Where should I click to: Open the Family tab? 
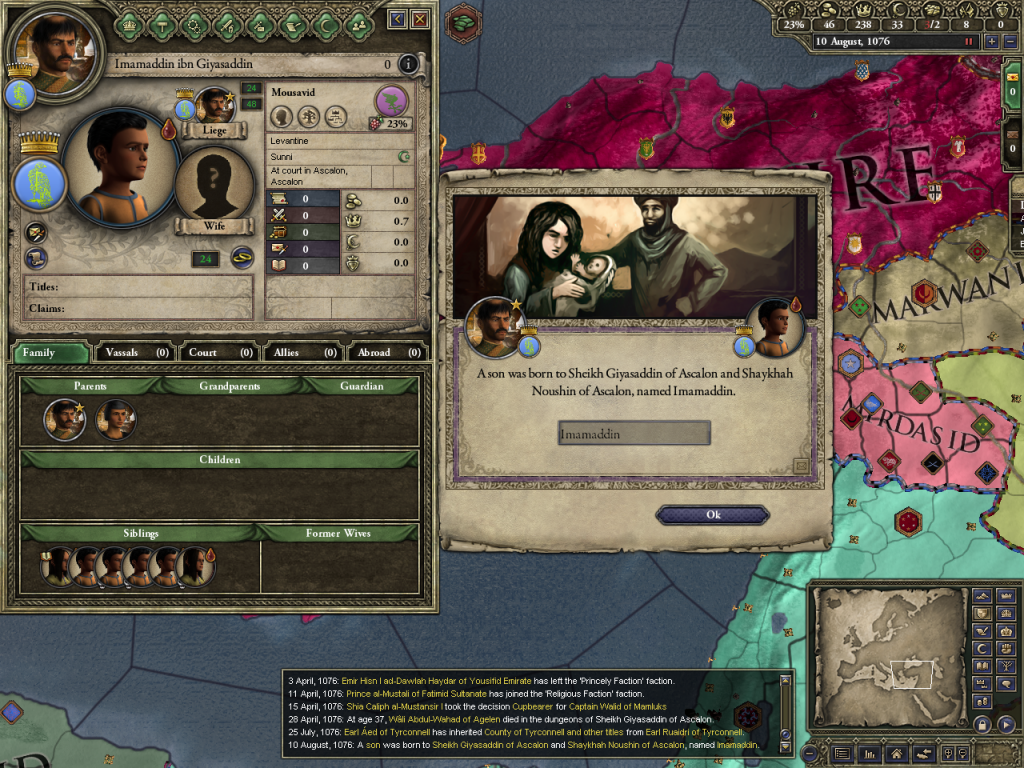click(49, 352)
